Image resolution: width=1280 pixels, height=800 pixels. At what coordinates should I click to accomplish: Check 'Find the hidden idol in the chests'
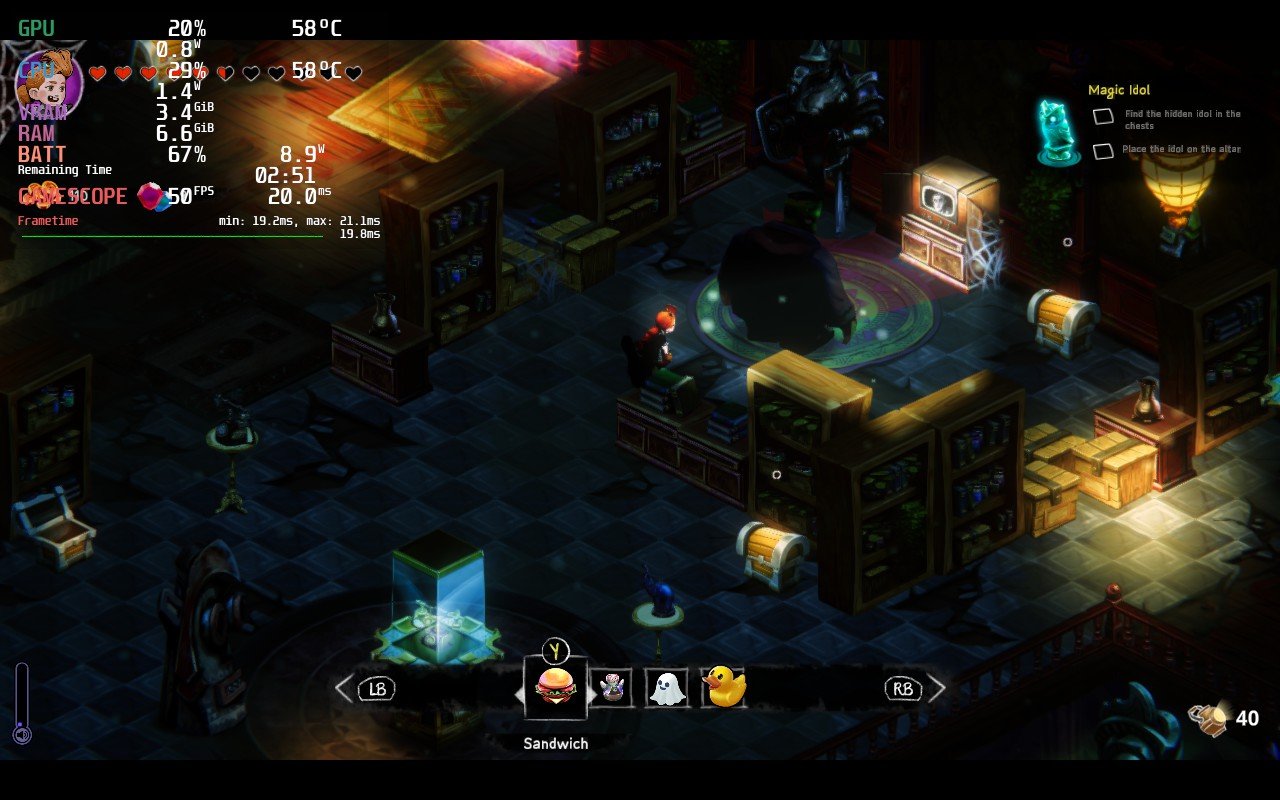[x=1103, y=117]
